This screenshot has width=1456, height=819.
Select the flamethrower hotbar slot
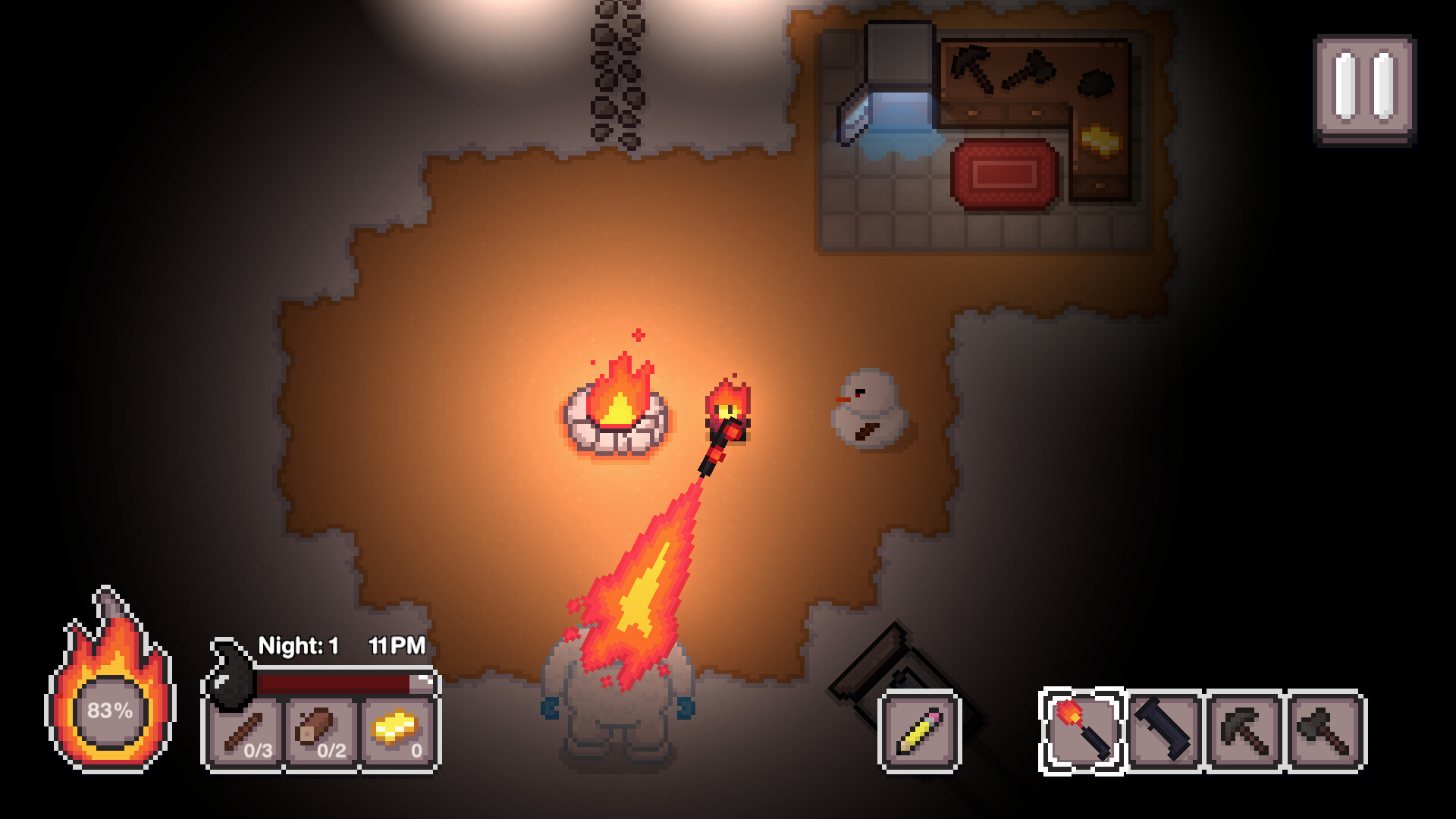tap(1081, 731)
